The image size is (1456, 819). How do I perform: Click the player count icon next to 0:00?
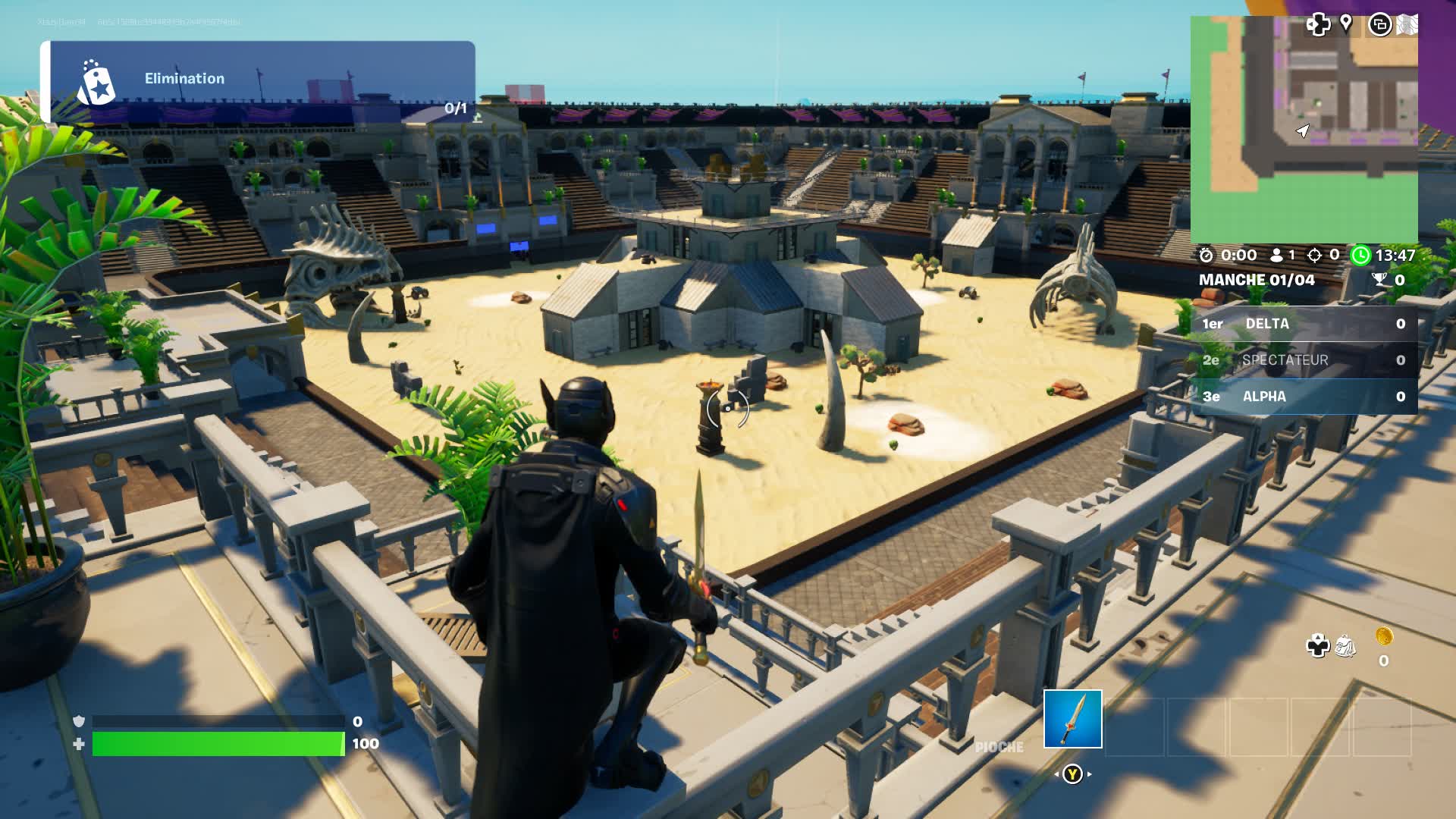(1277, 256)
